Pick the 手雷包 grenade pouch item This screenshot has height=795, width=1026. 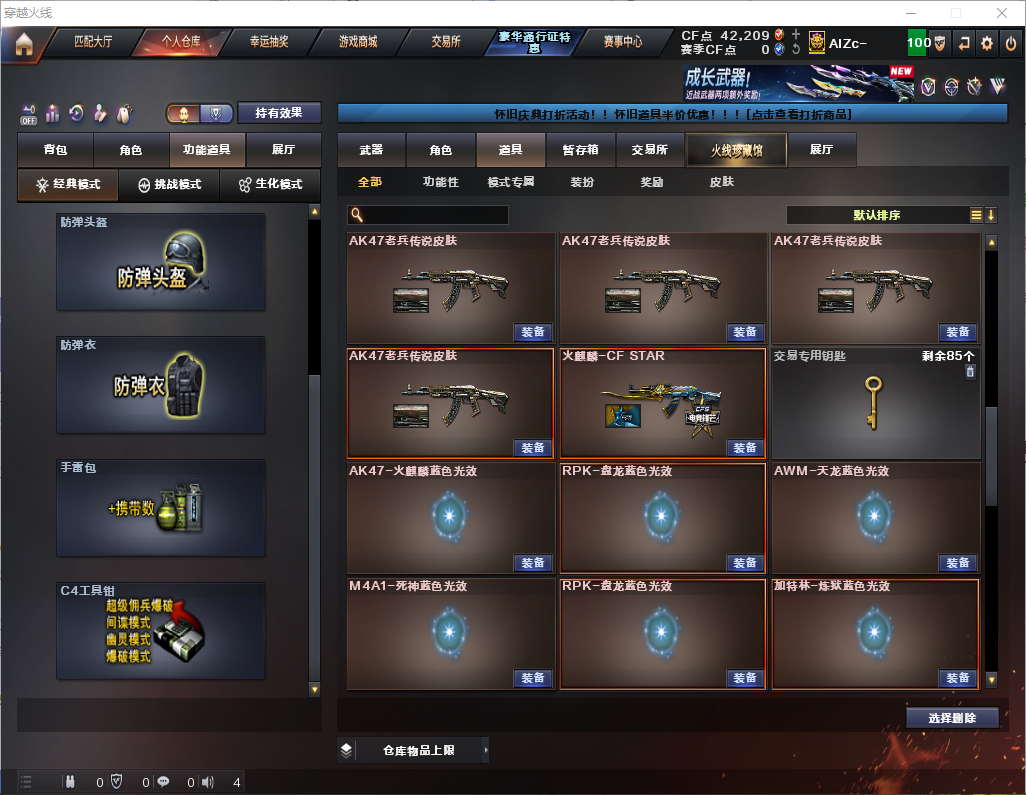point(161,508)
